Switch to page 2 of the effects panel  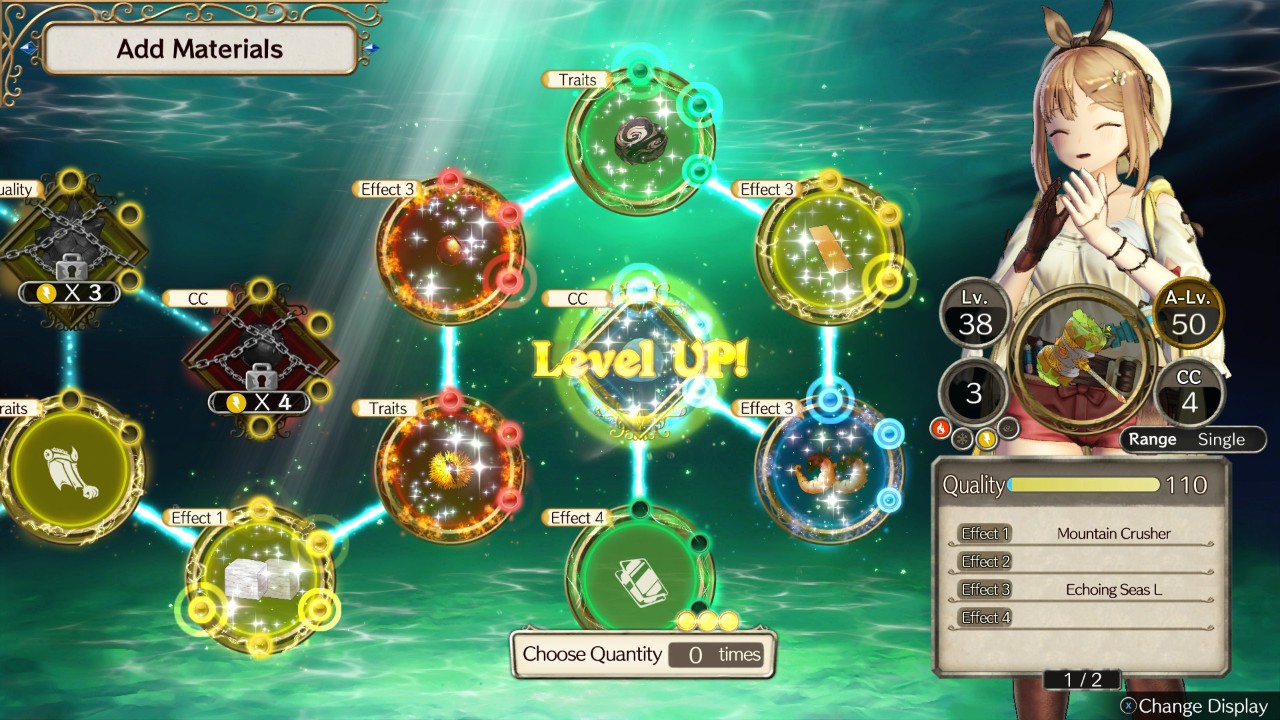pyautogui.click(x=1083, y=679)
